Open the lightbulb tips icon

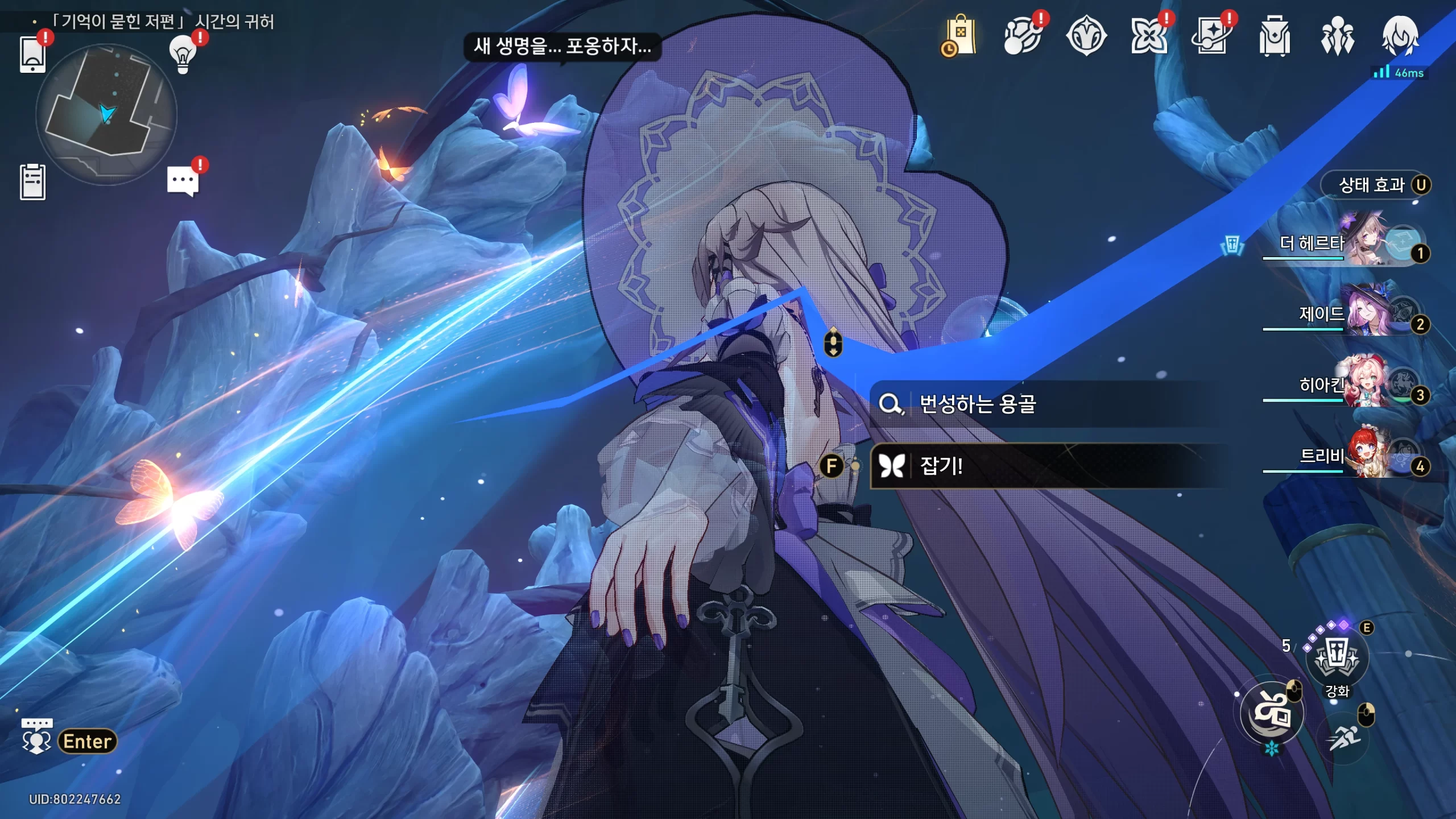click(x=183, y=55)
